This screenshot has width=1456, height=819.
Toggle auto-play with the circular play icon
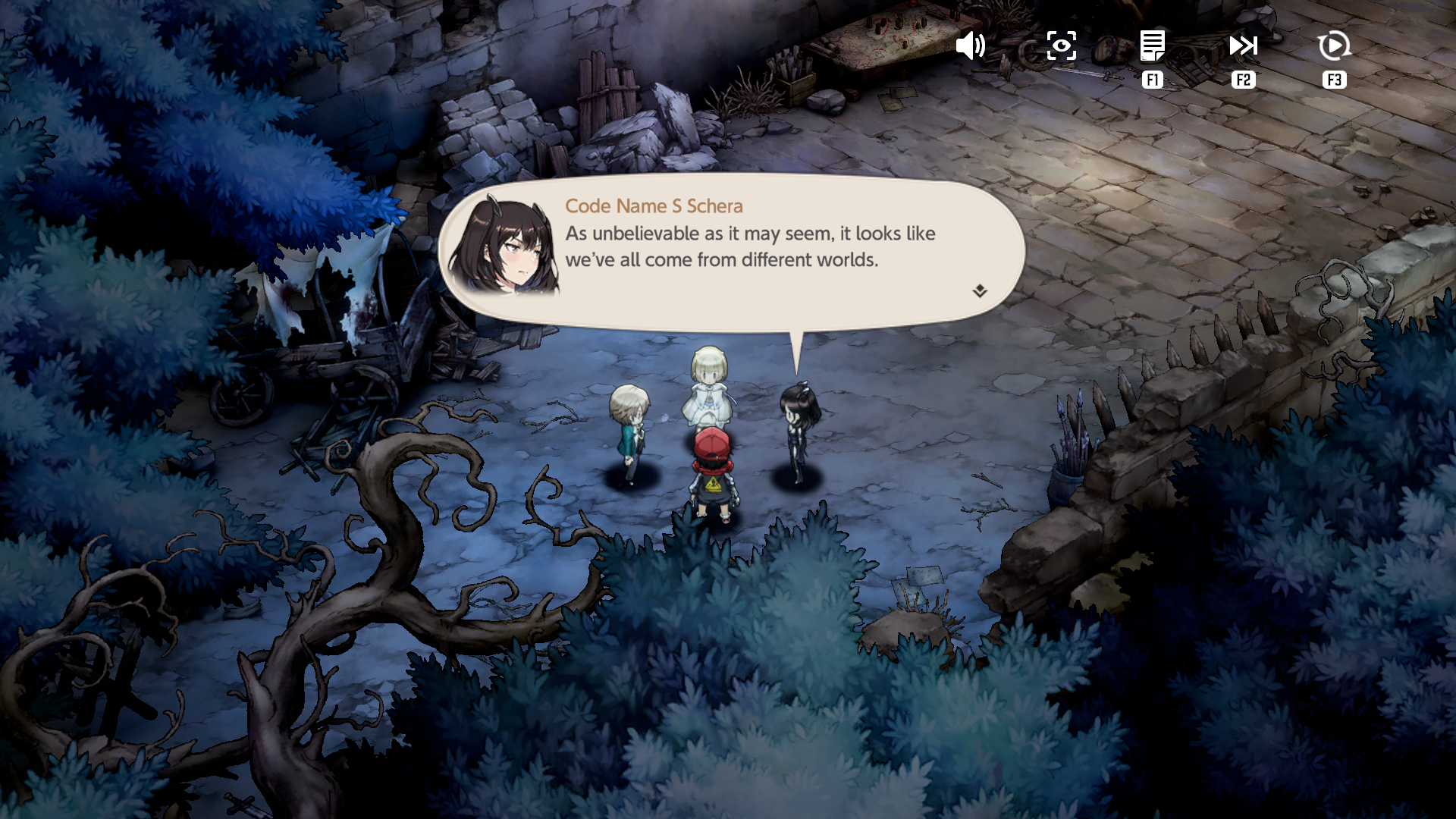tap(1334, 46)
